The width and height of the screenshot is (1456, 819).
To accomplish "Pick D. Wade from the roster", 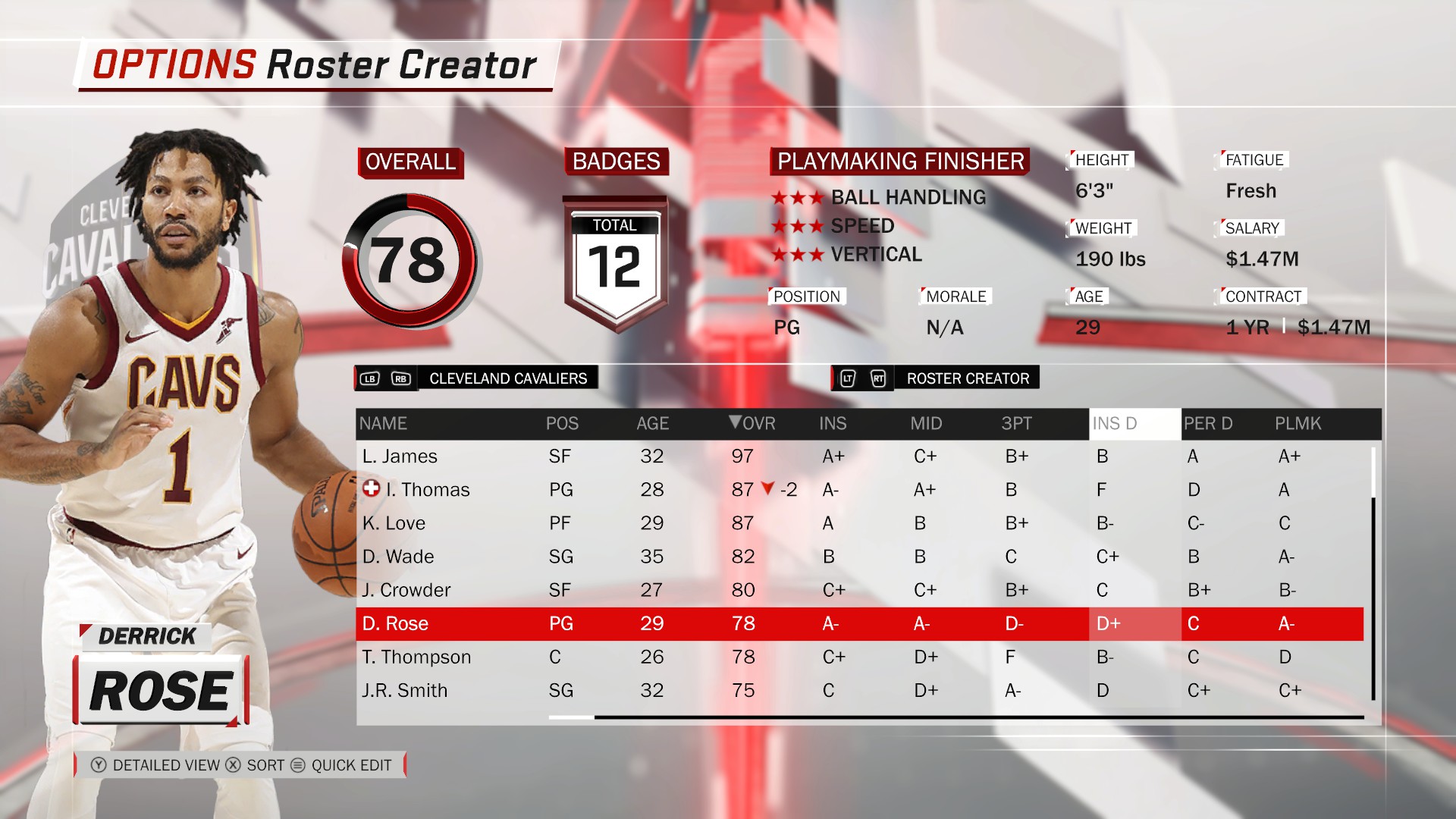I will point(398,557).
